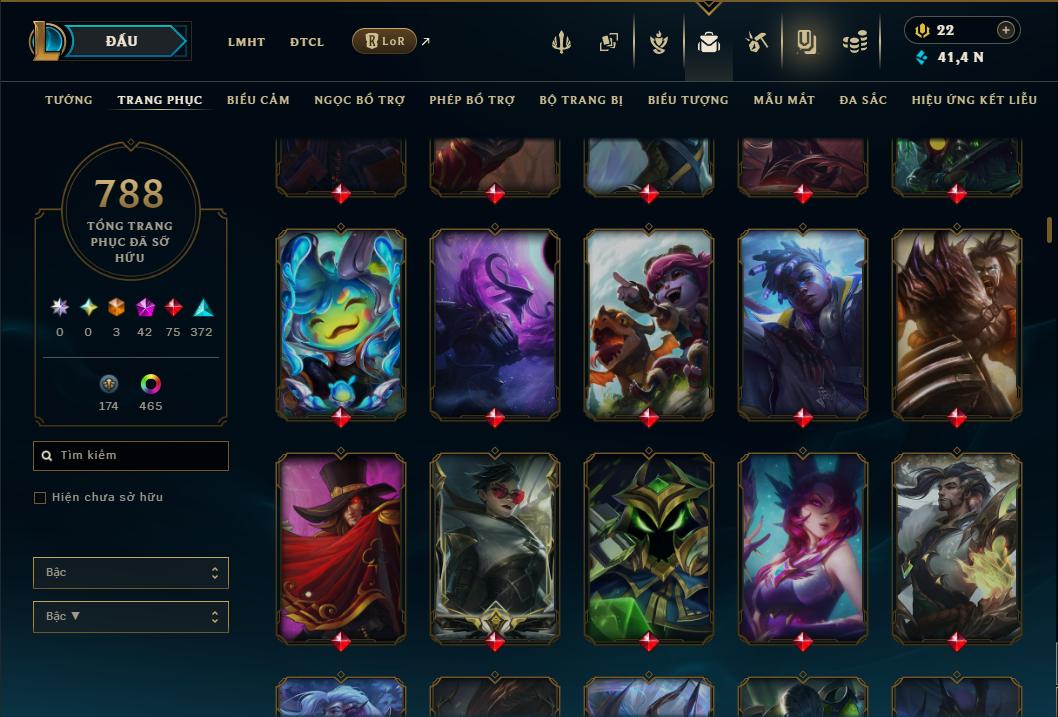Screen dimensions: 1058x717
Task: Click the ĐẤU play button
Action: coord(122,41)
